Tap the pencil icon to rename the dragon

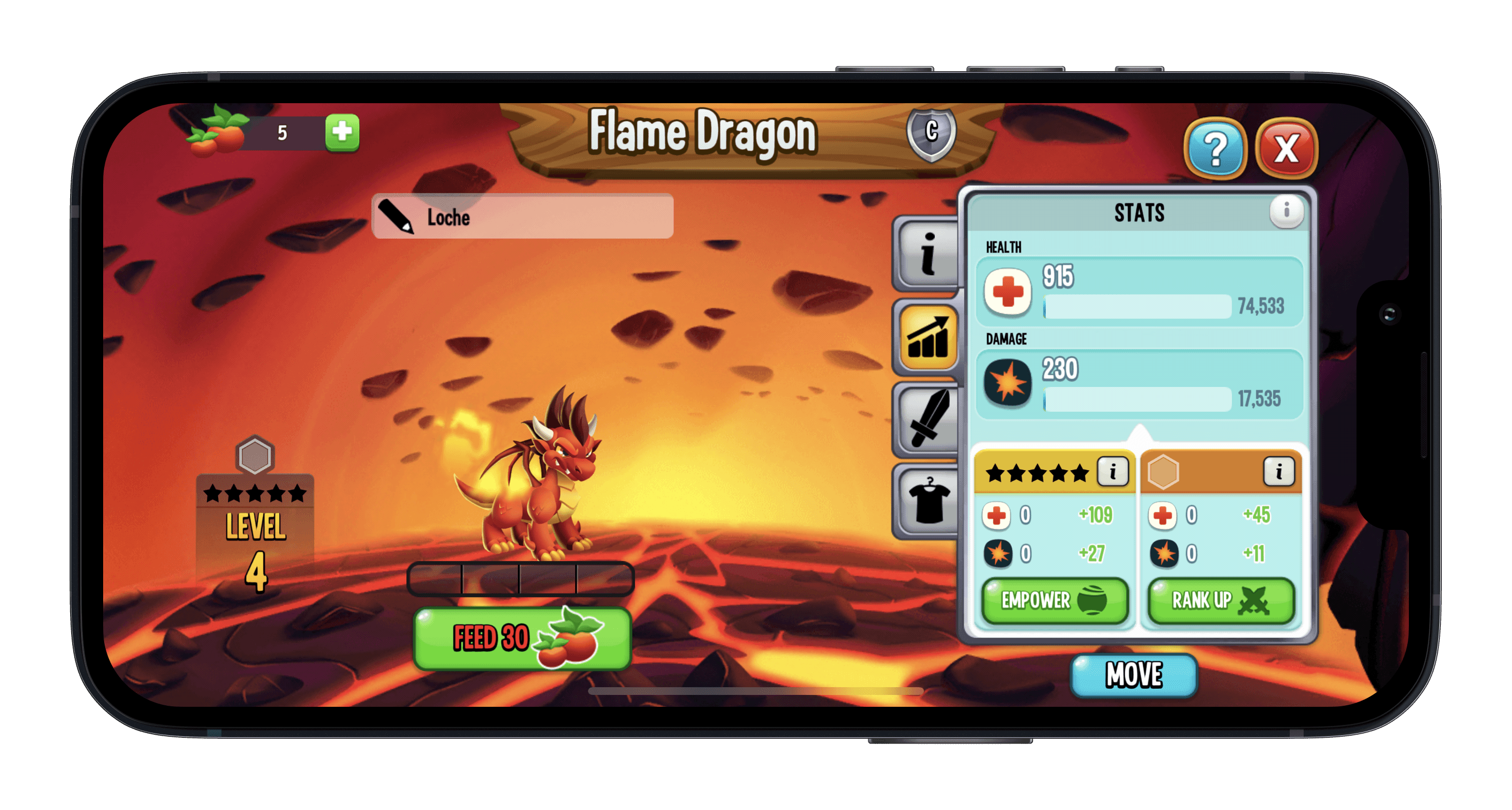coord(397,217)
